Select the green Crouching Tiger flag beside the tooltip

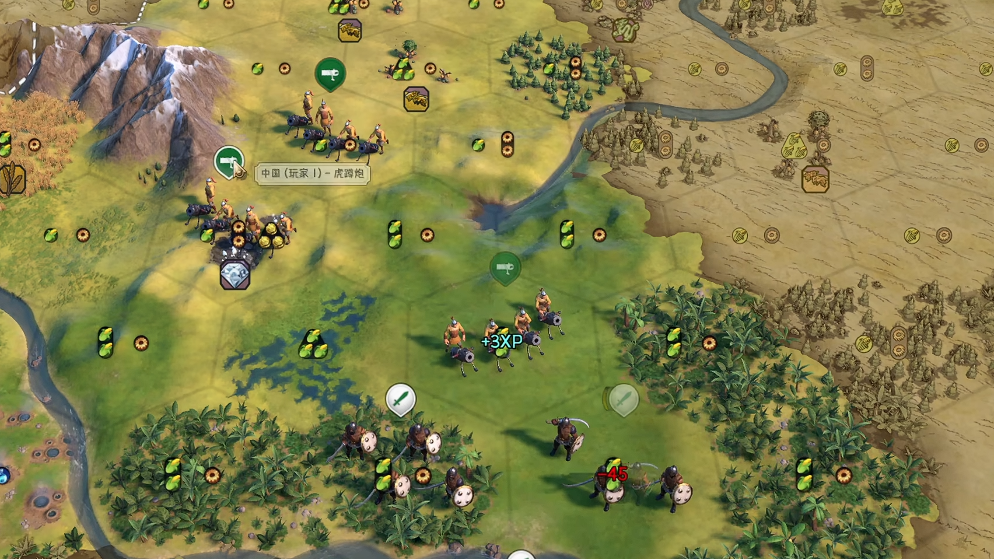click(x=229, y=161)
